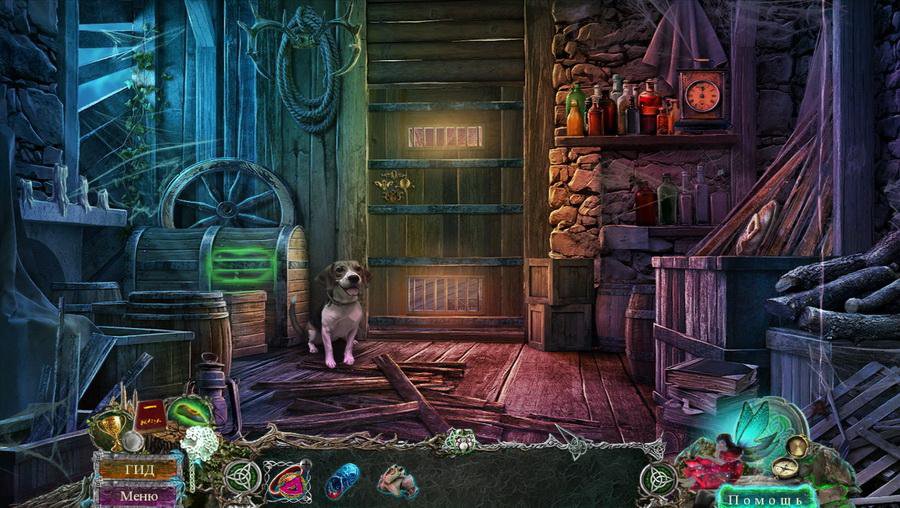This screenshot has width=900, height=508.
Task: Open the red journal book
Action: tap(150, 414)
